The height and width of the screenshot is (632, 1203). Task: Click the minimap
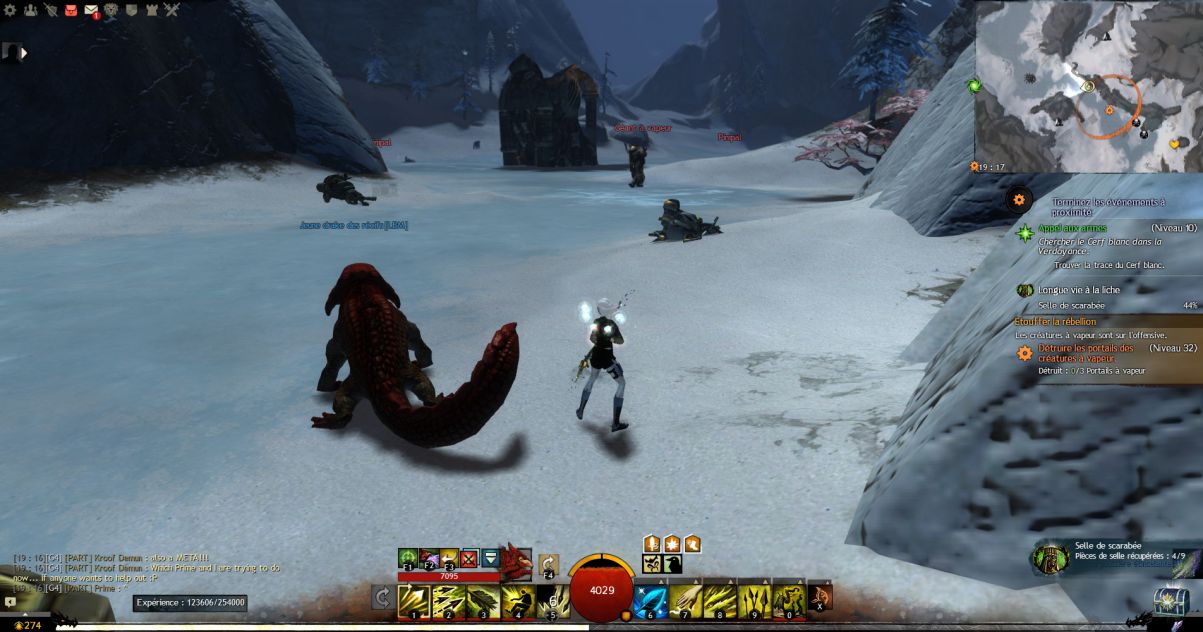[x=1089, y=85]
